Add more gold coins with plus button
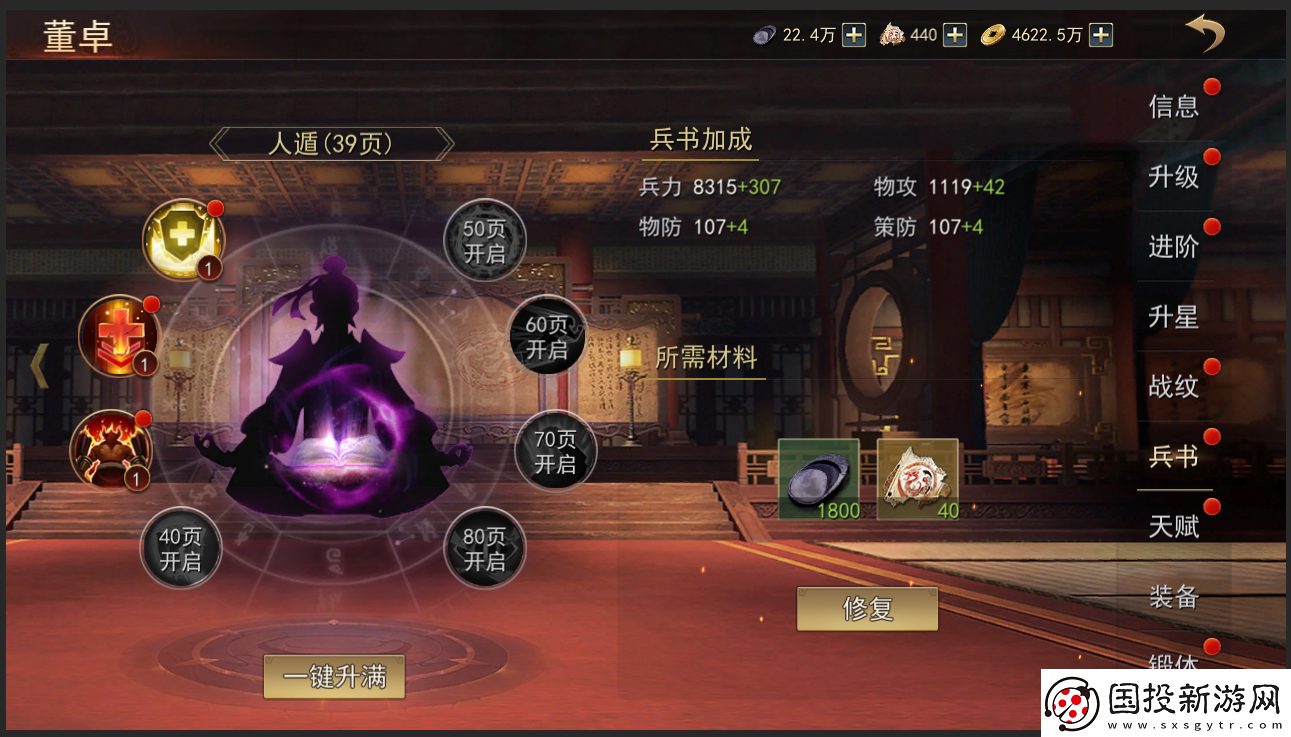This screenshot has width=1291, height=737. (1100, 35)
